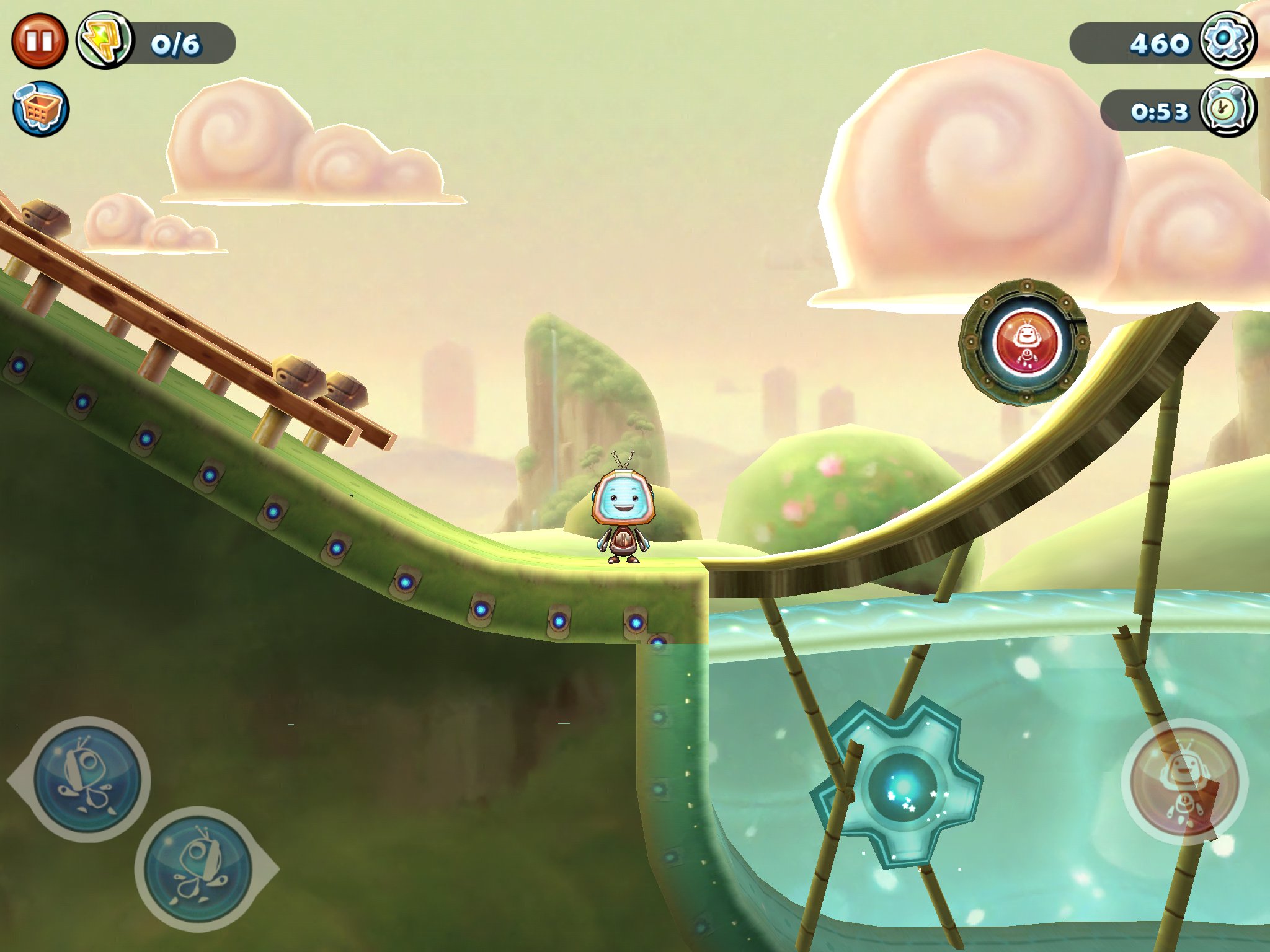1270x952 pixels.
Task: Open the shopping cart store
Action: click(41, 109)
